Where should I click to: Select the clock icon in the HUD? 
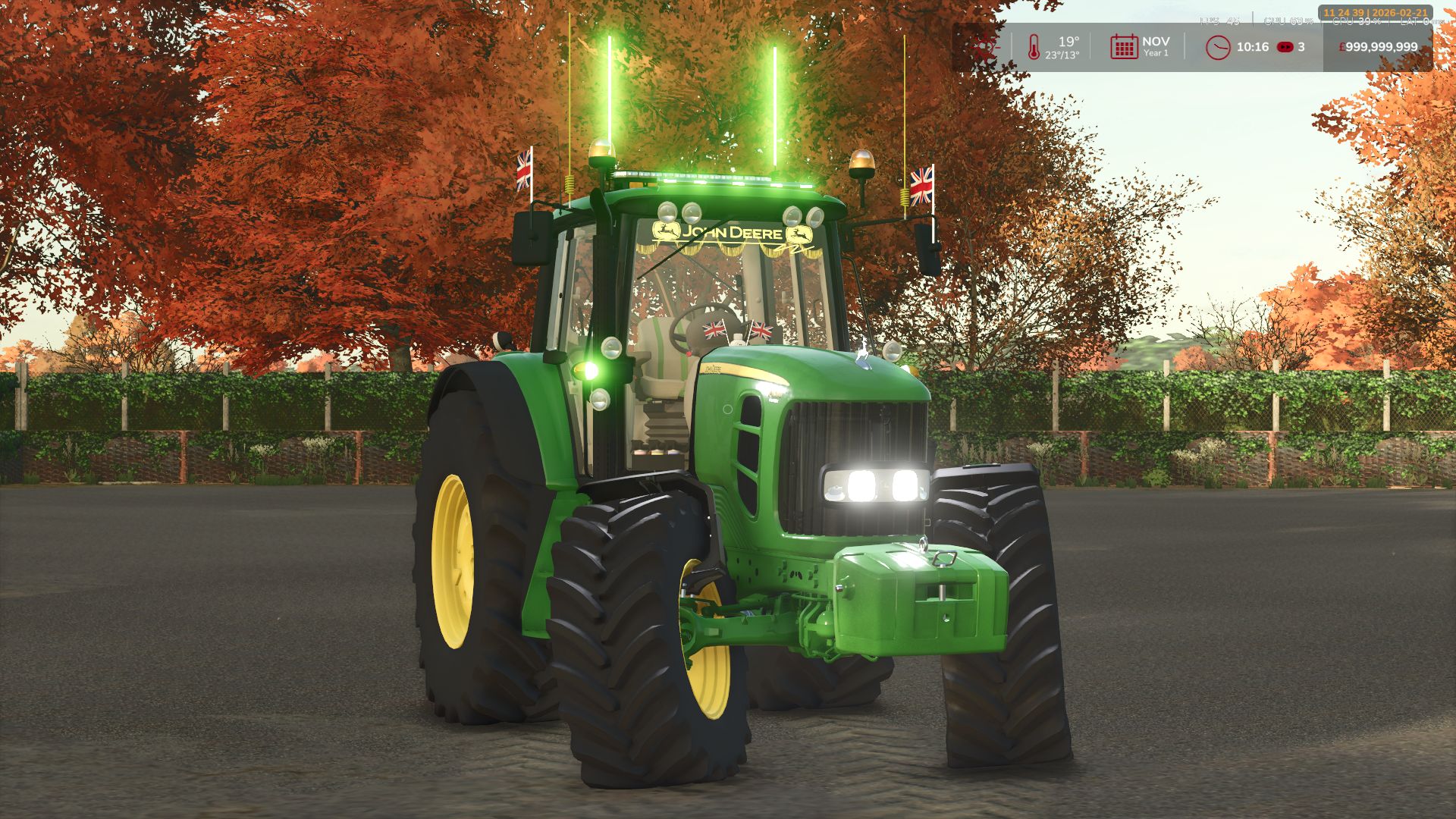pyautogui.click(x=1217, y=47)
